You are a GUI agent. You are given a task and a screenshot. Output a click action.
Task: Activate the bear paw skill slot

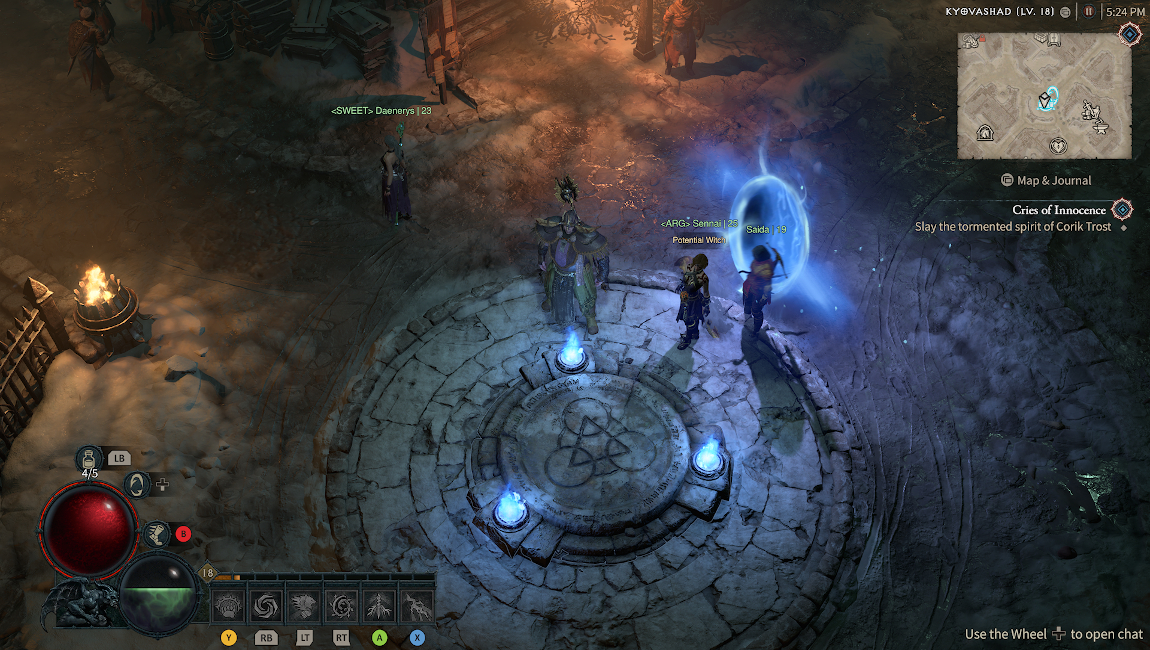click(229, 606)
